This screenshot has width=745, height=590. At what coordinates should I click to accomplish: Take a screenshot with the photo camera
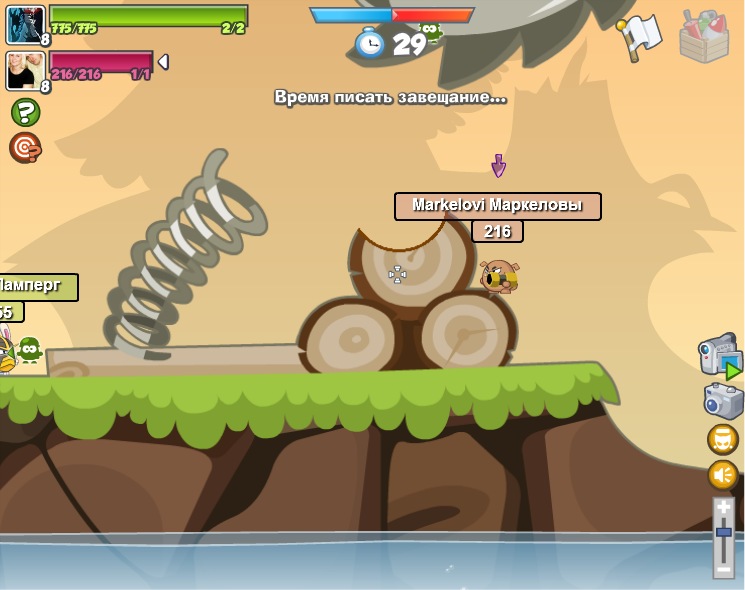tap(723, 400)
